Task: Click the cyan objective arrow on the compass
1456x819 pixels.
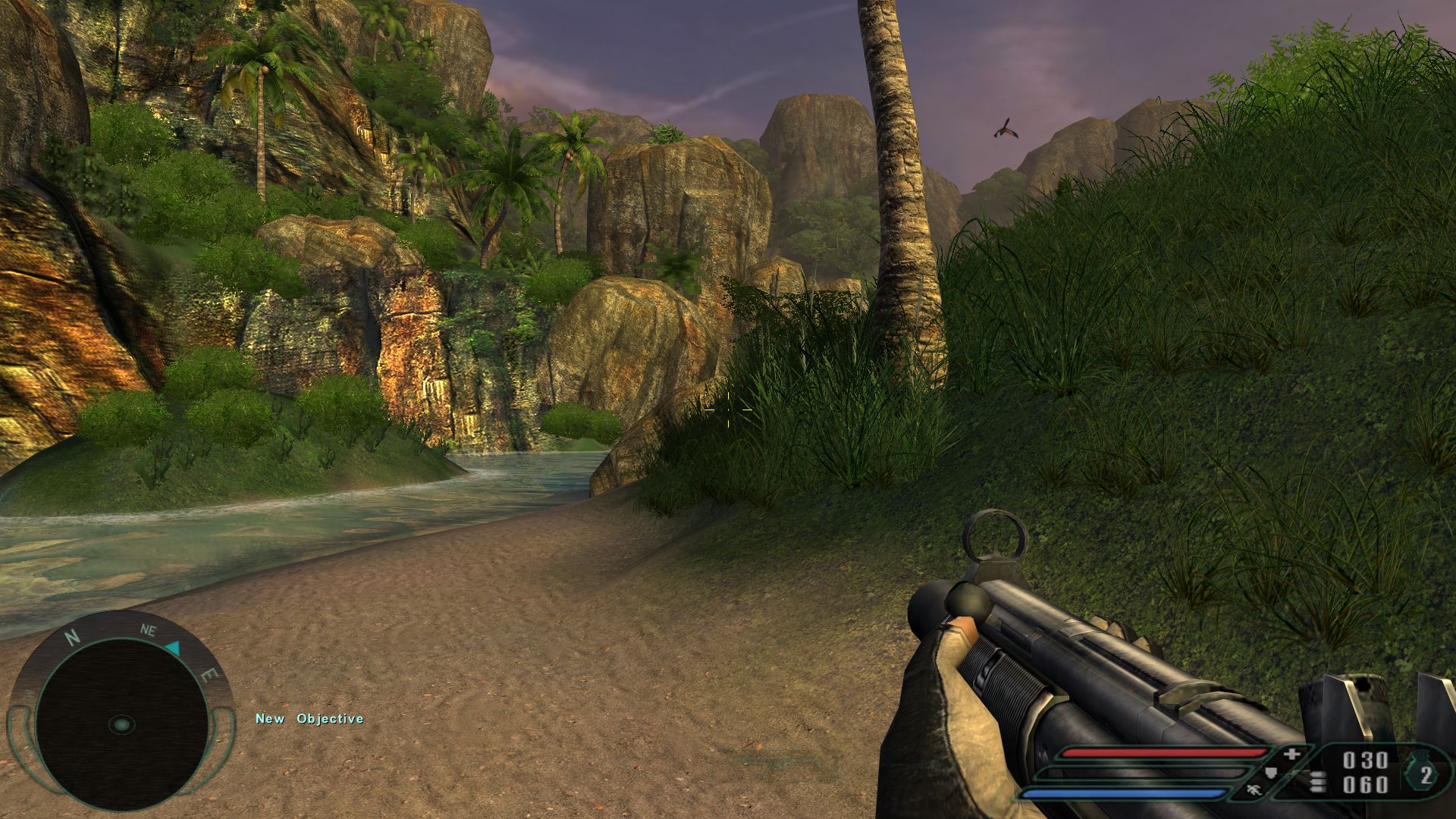Action: coord(173,648)
